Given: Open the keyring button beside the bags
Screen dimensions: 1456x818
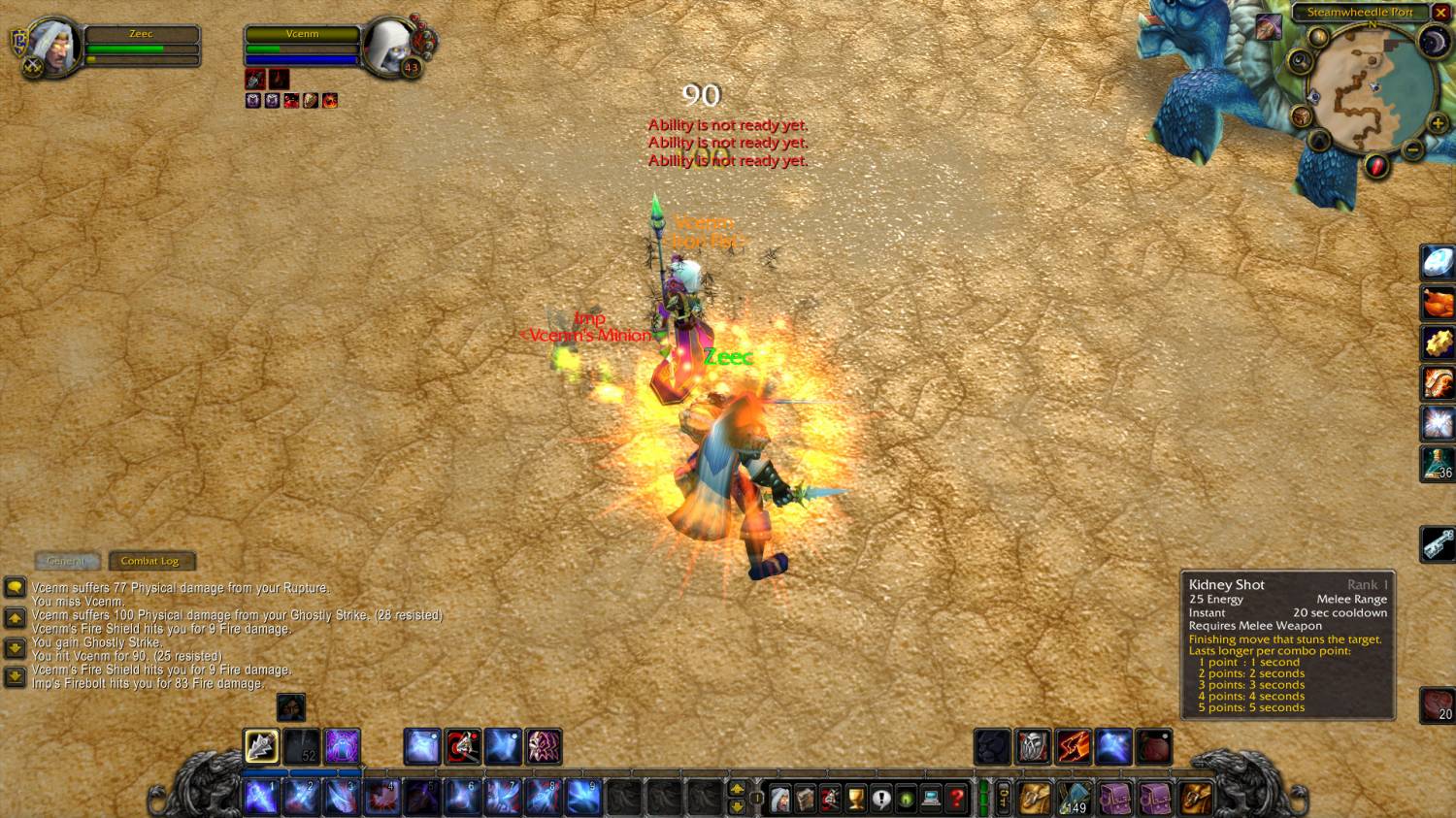Looking at the screenshot, I should tap(1004, 798).
